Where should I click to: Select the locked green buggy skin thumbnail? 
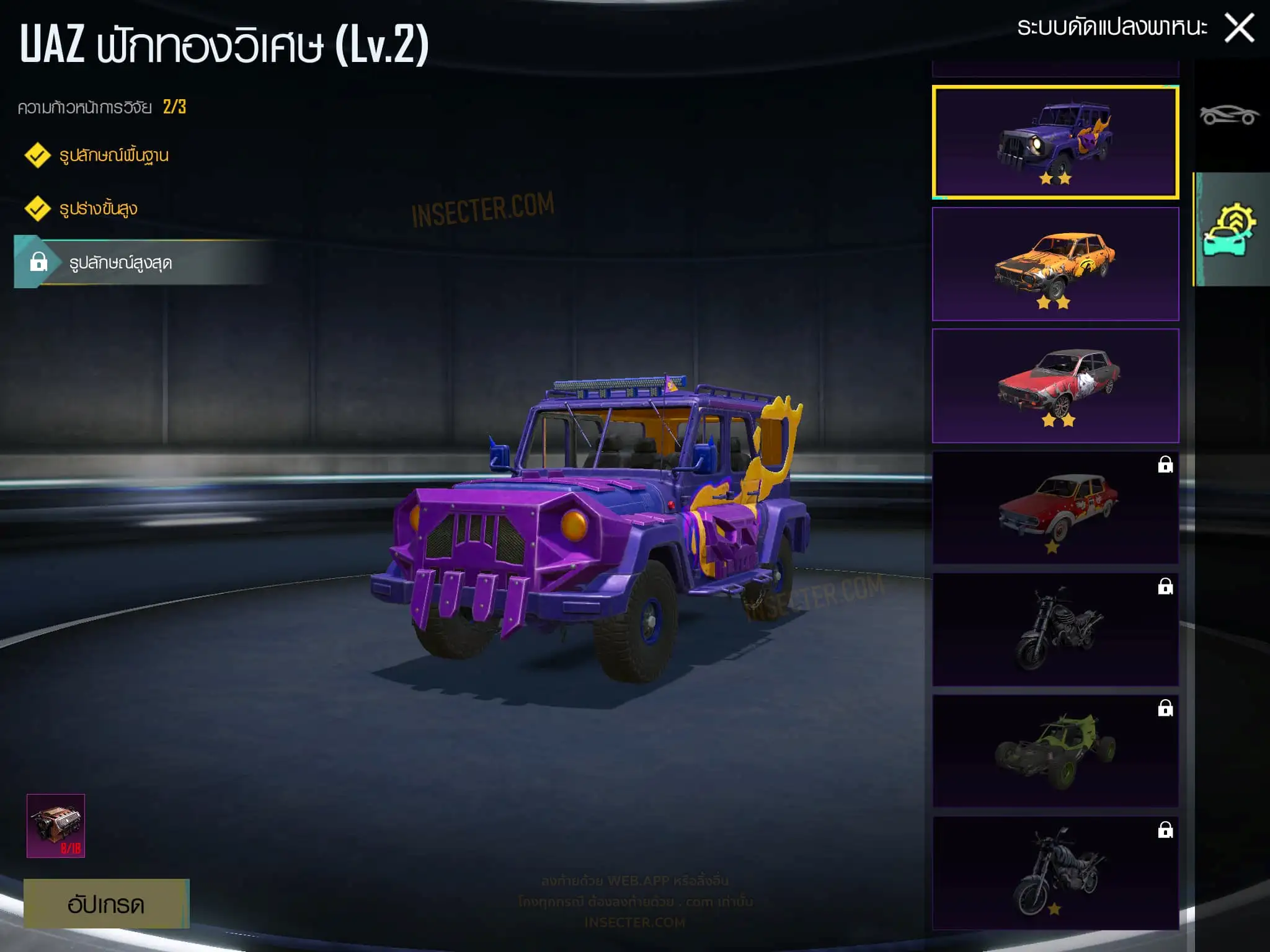pyautogui.click(x=1055, y=751)
